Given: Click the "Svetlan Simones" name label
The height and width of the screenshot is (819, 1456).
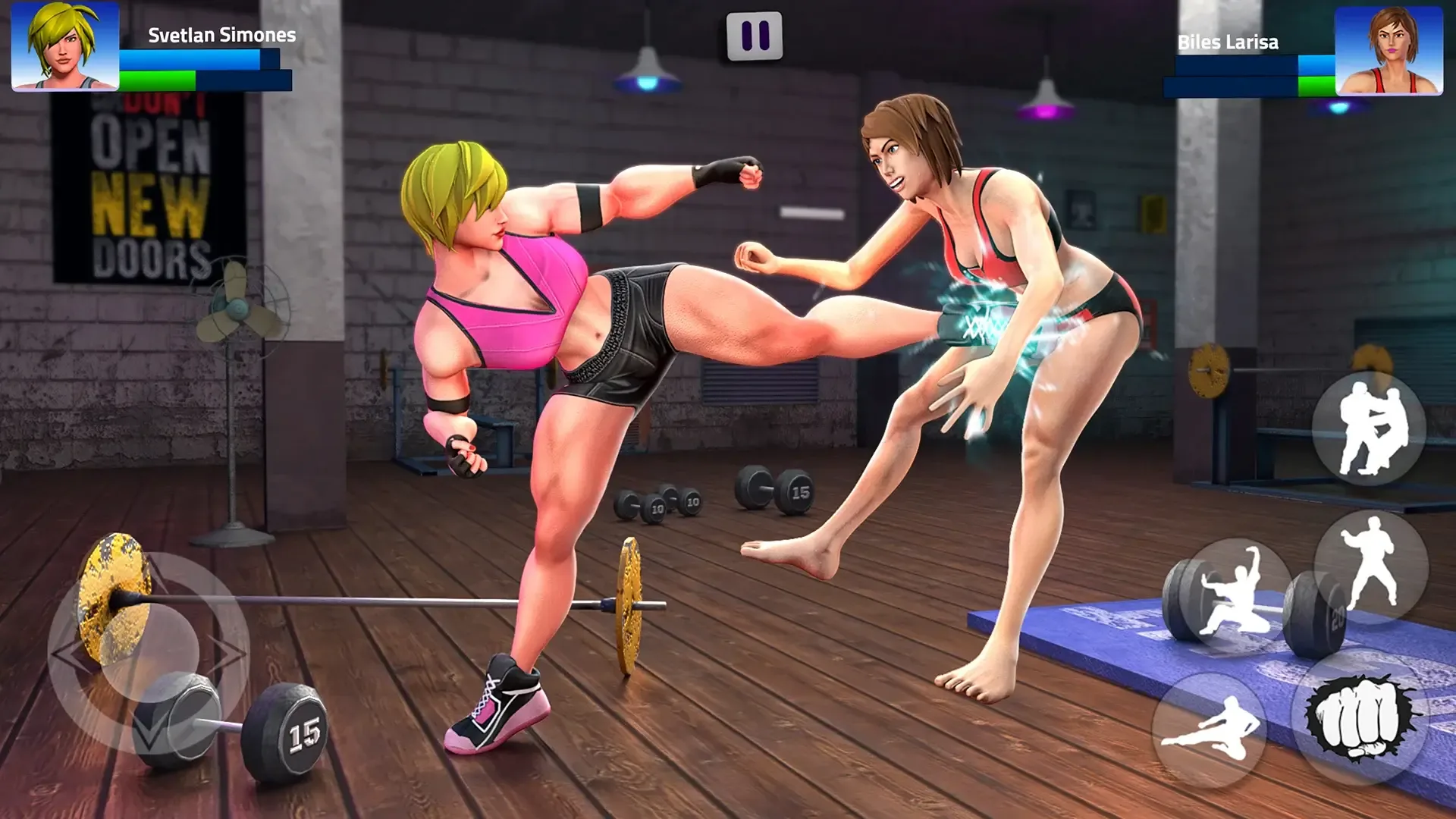Looking at the screenshot, I should [x=220, y=34].
